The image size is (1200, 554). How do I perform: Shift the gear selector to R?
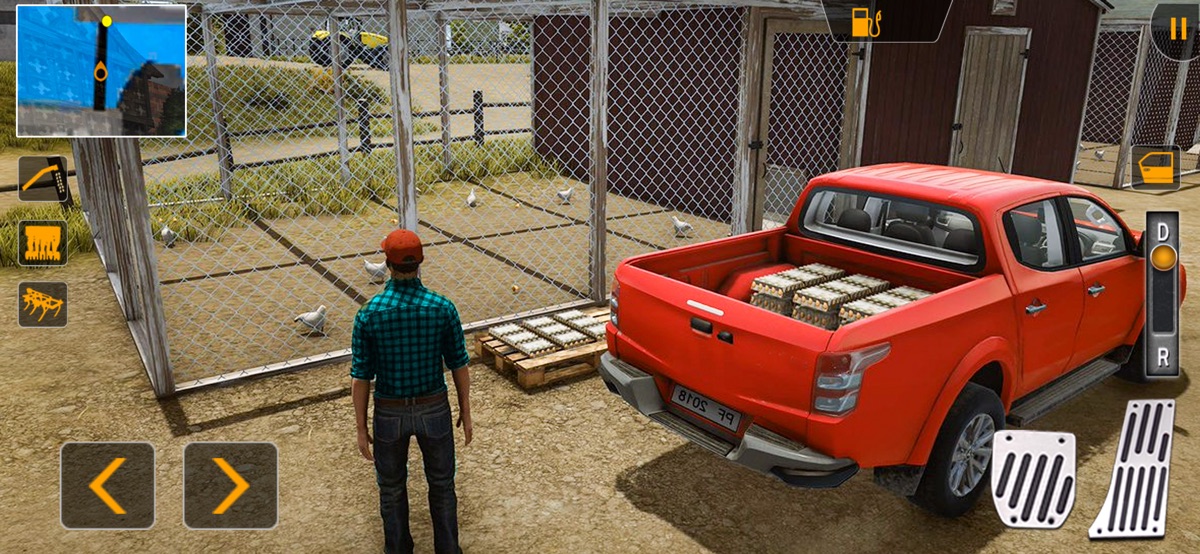pyautogui.click(x=1162, y=357)
